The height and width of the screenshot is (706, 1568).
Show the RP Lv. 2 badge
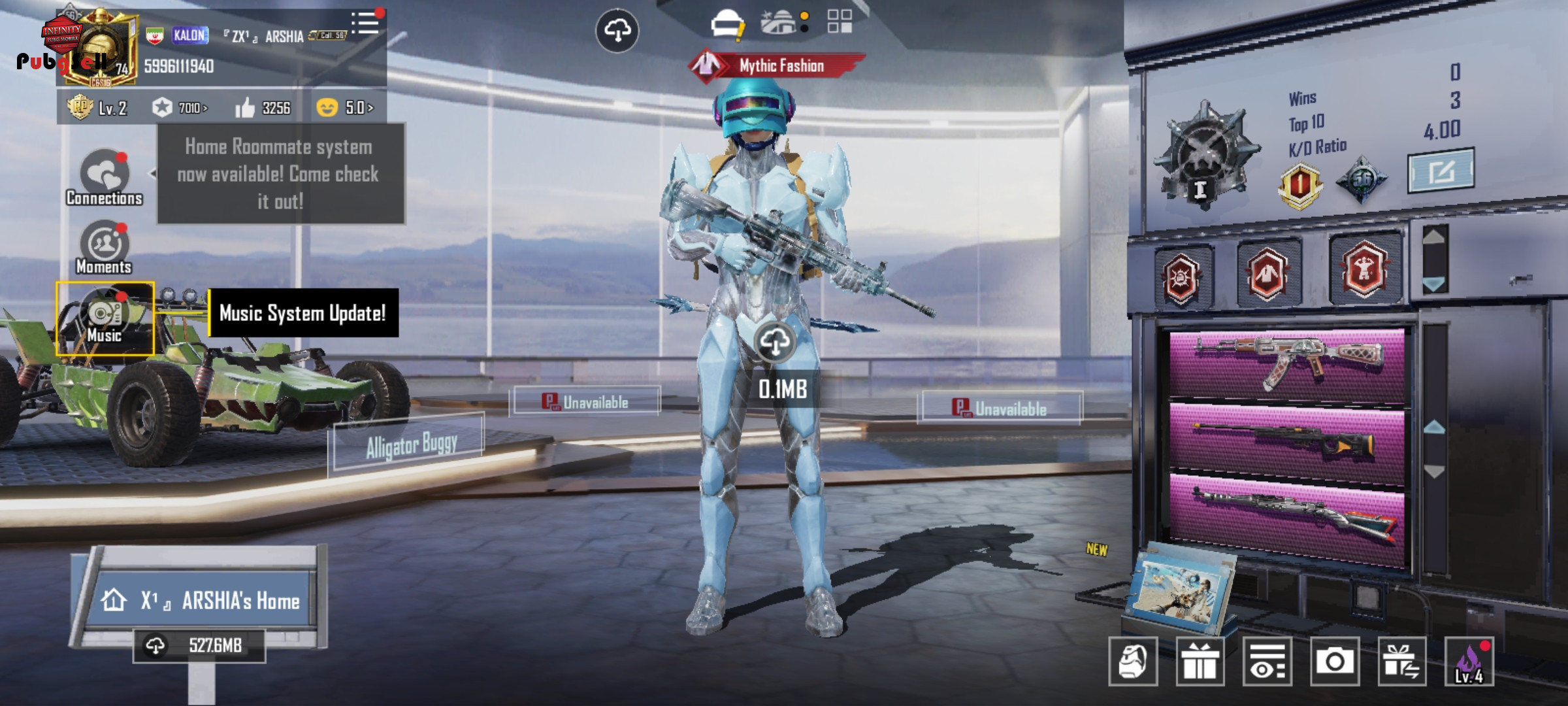click(x=98, y=108)
